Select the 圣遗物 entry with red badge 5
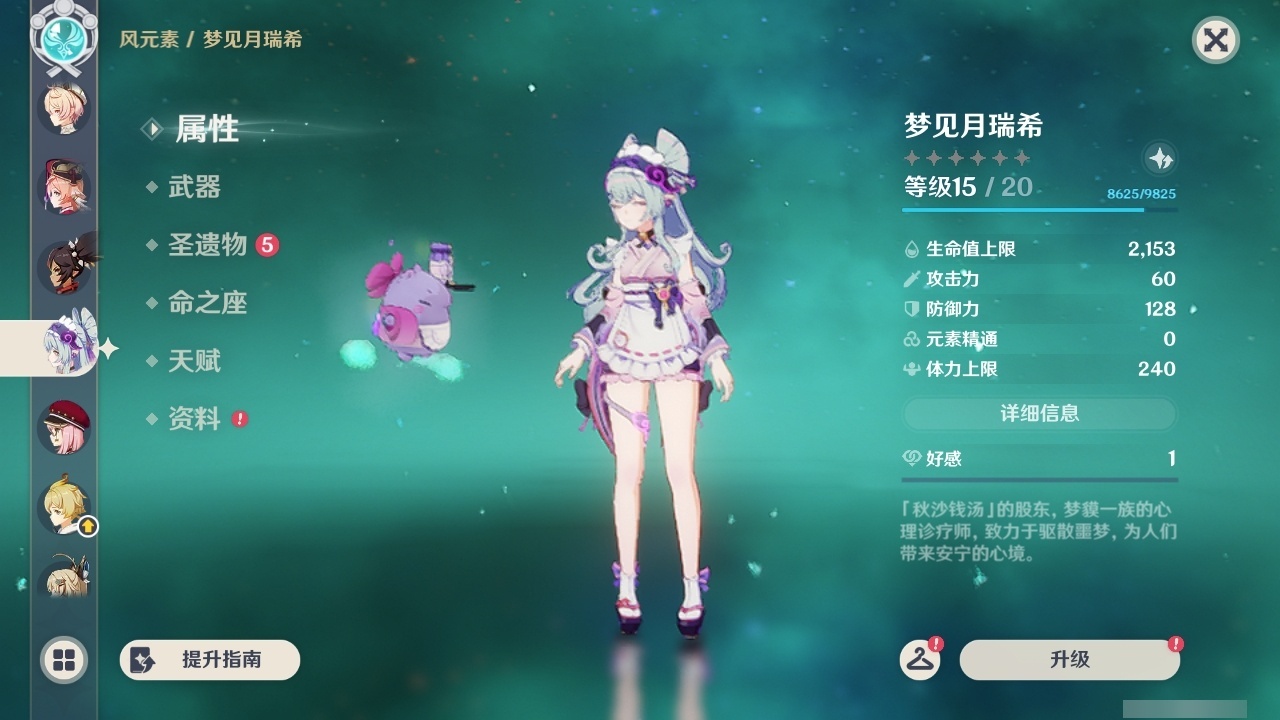Viewport: 1280px width, 720px height. (x=210, y=244)
